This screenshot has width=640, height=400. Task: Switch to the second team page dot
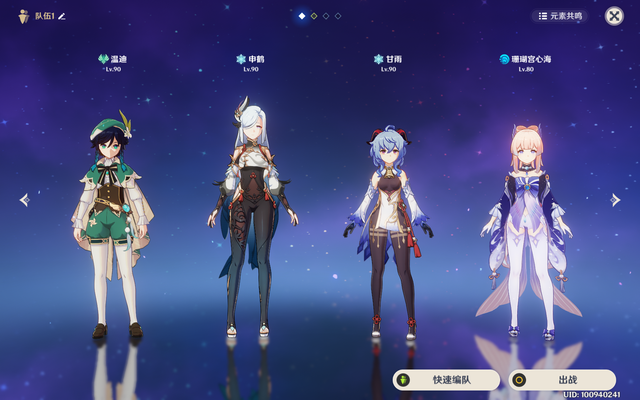pyautogui.click(x=314, y=16)
